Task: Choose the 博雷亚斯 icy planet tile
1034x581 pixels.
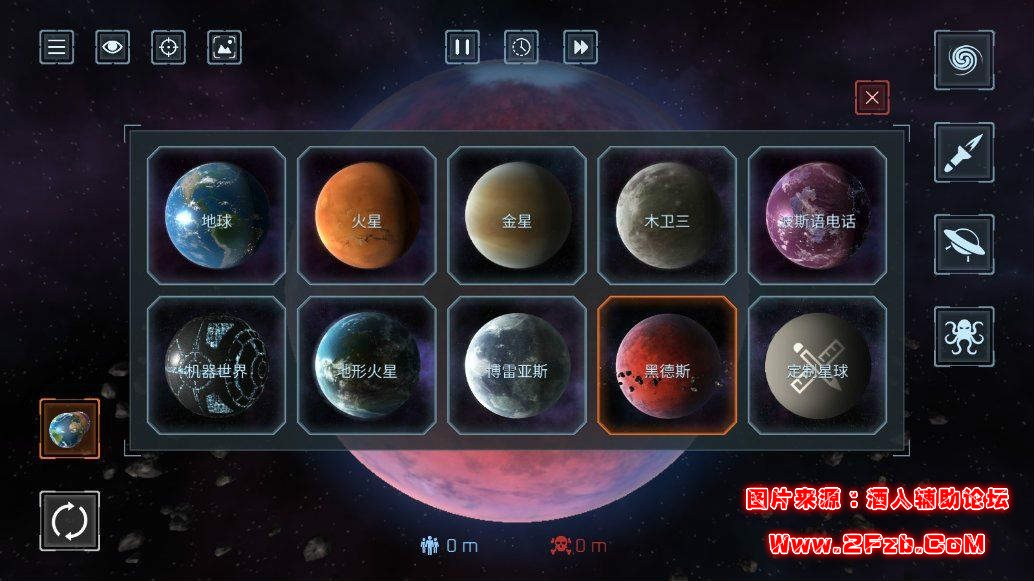Action: click(517, 366)
